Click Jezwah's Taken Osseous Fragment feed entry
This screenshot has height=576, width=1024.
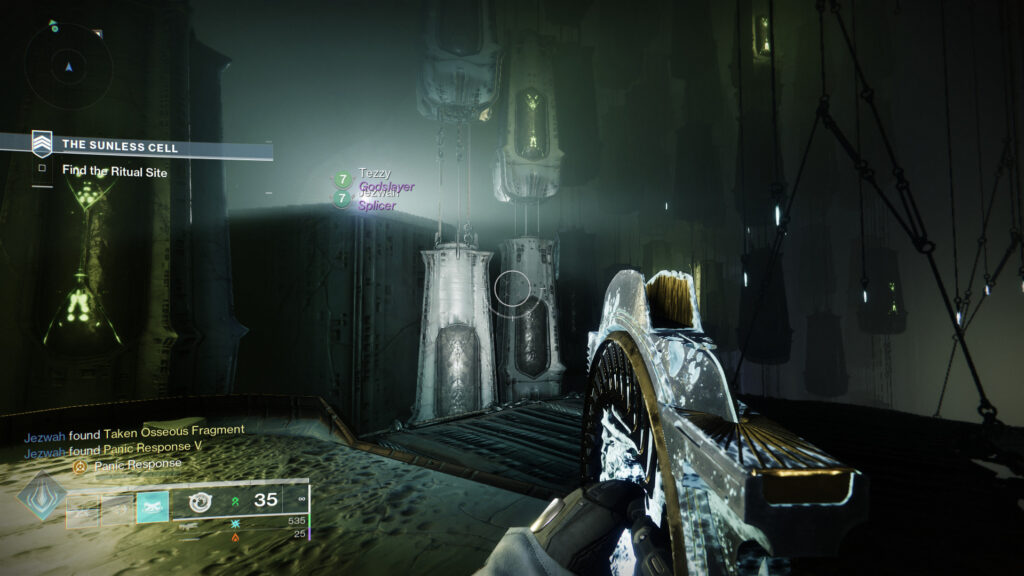134,430
